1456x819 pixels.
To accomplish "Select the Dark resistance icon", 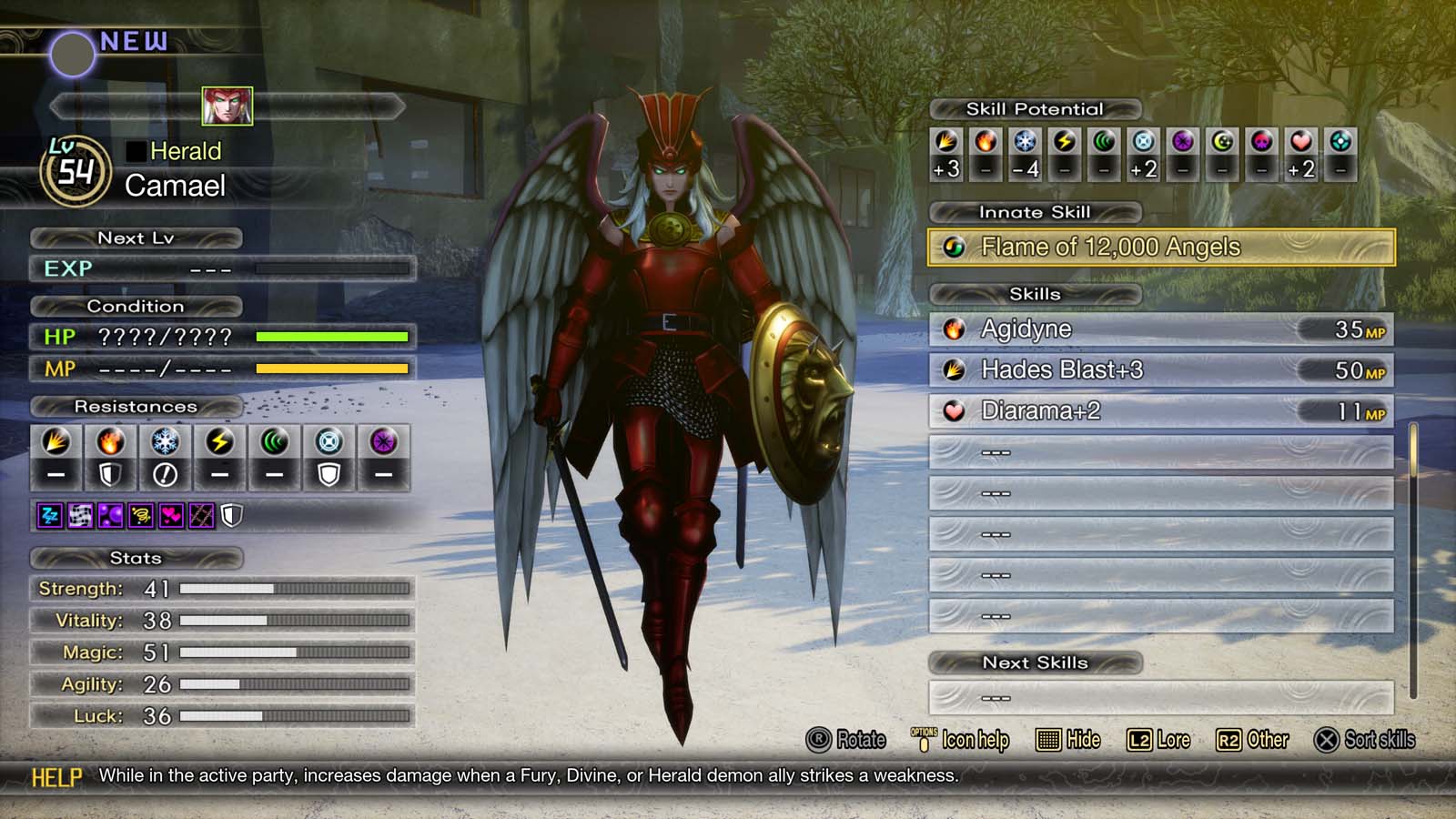I will point(384,446).
